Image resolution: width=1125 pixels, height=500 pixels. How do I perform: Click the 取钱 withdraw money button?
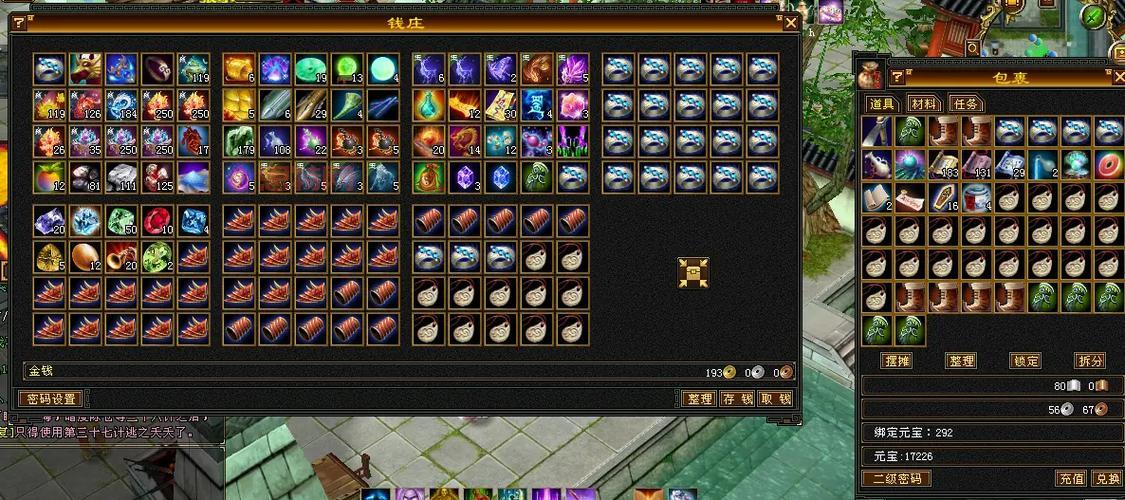(774, 398)
